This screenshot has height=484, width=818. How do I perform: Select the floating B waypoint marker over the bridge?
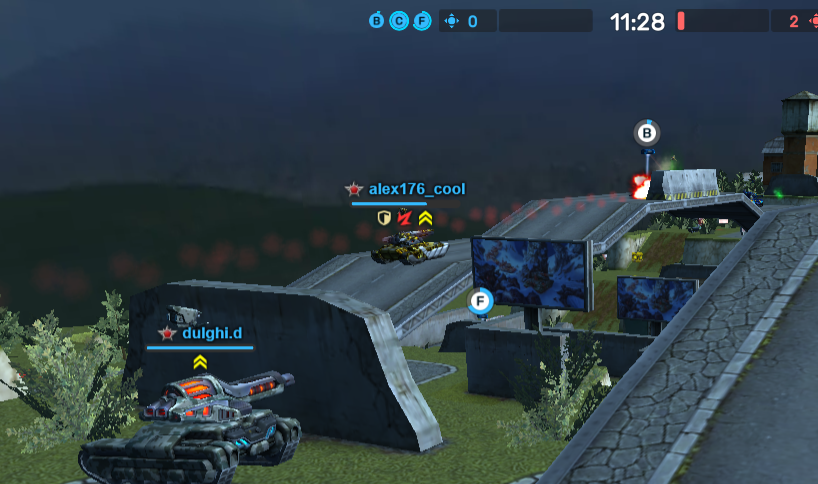tap(648, 132)
